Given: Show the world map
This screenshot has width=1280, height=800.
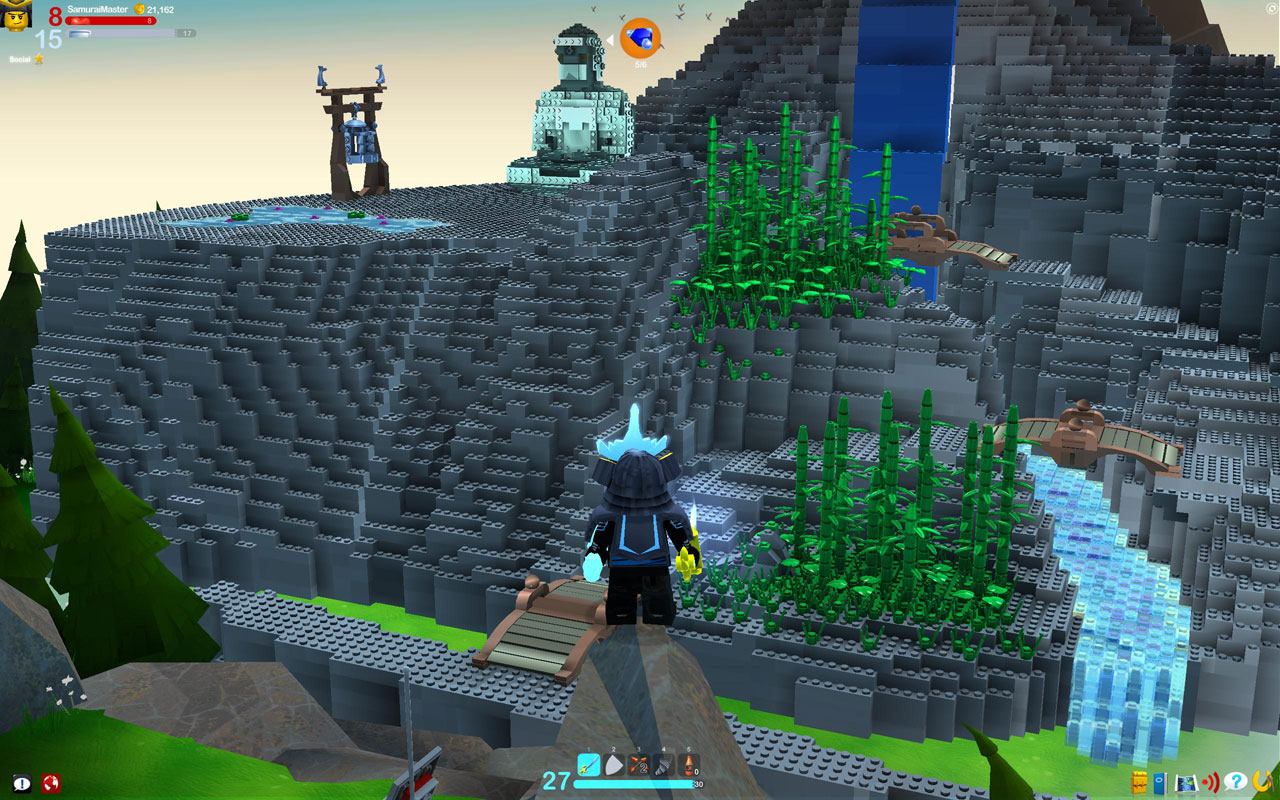Looking at the screenshot, I should 1186,781.
